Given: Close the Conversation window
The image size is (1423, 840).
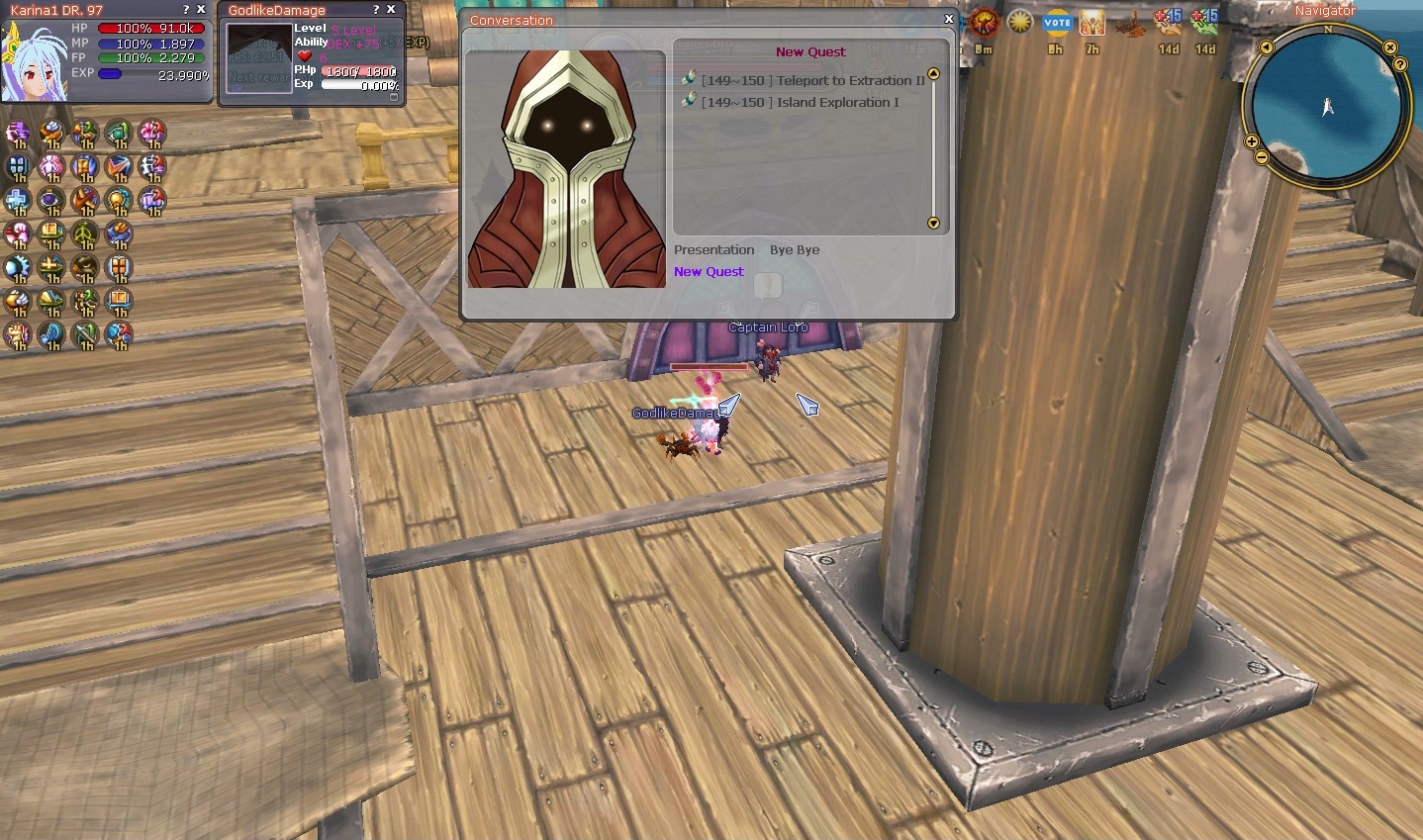Looking at the screenshot, I should (x=949, y=19).
